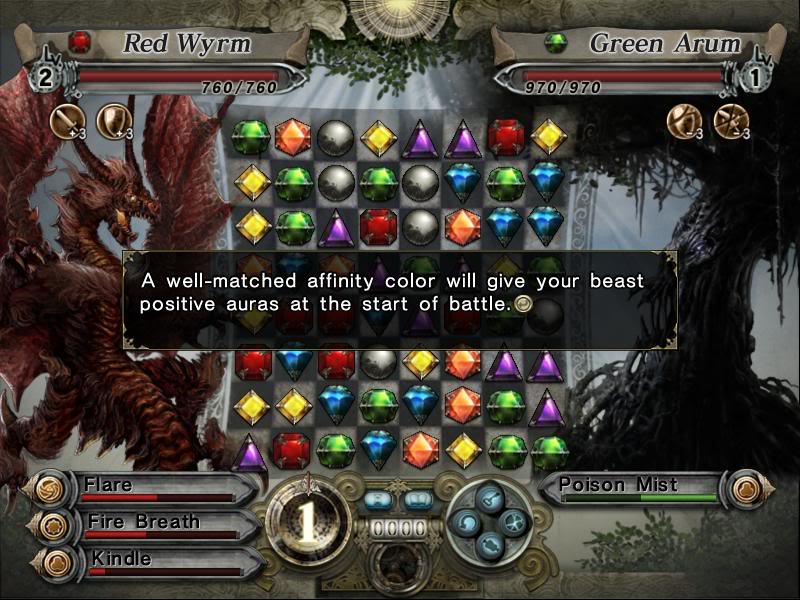Image resolution: width=800 pixels, height=600 pixels.
Task: Inspect the shield +3 defense aura
Action: tap(112, 122)
